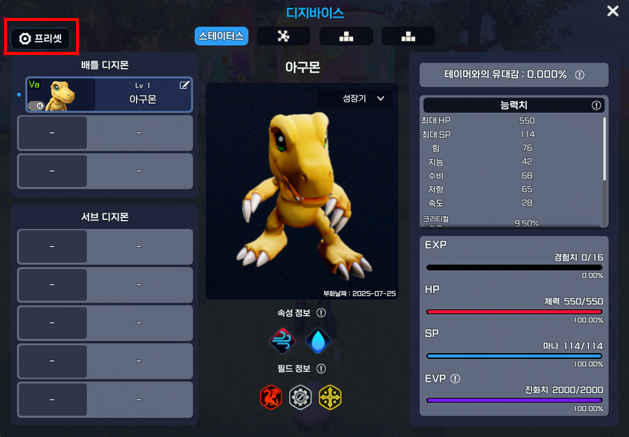Show the EVP info tooltip
This screenshot has width=629, height=437.
click(x=455, y=379)
